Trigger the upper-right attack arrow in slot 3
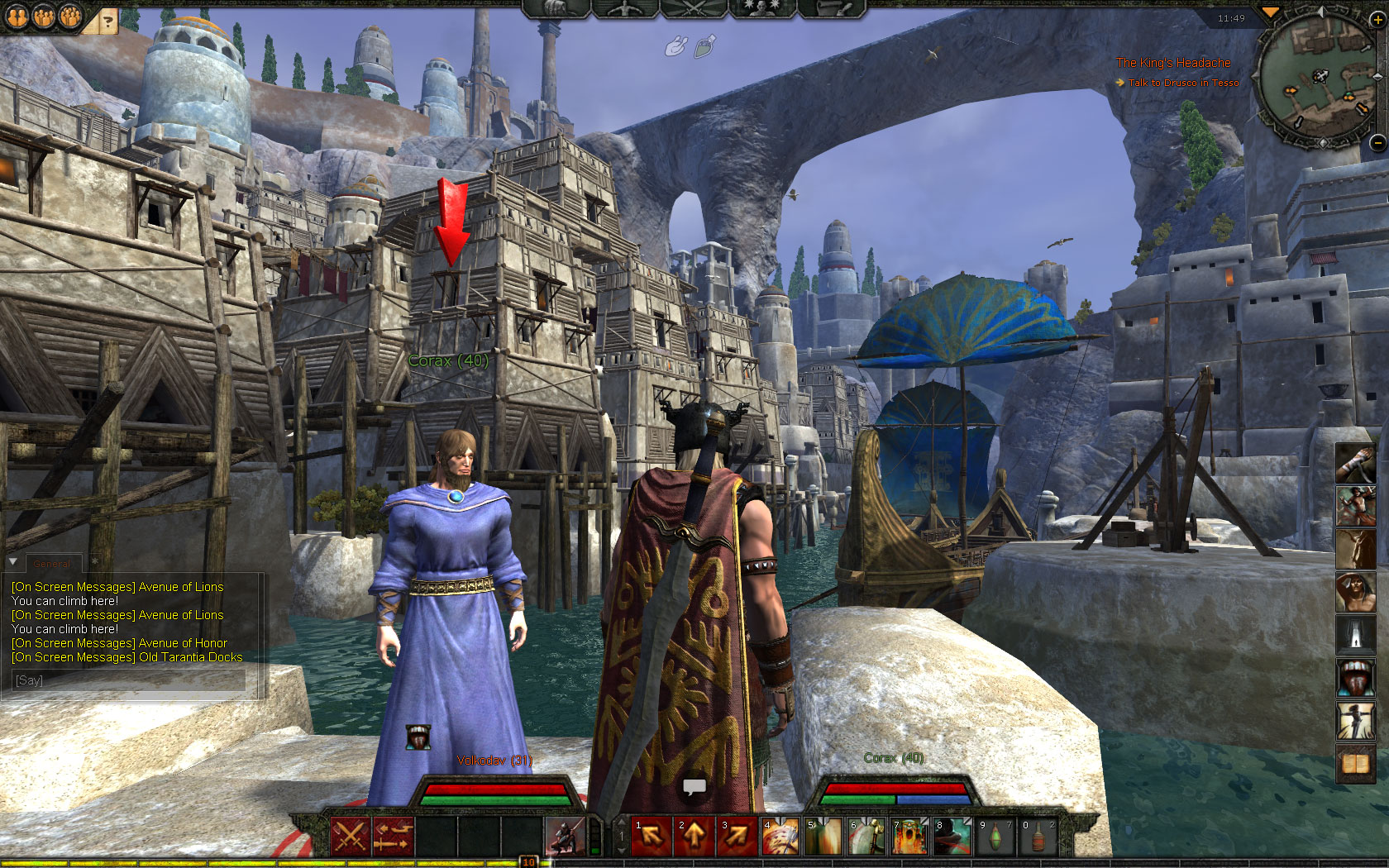This screenshot has width=1389, height=868. tap(737, 837)
